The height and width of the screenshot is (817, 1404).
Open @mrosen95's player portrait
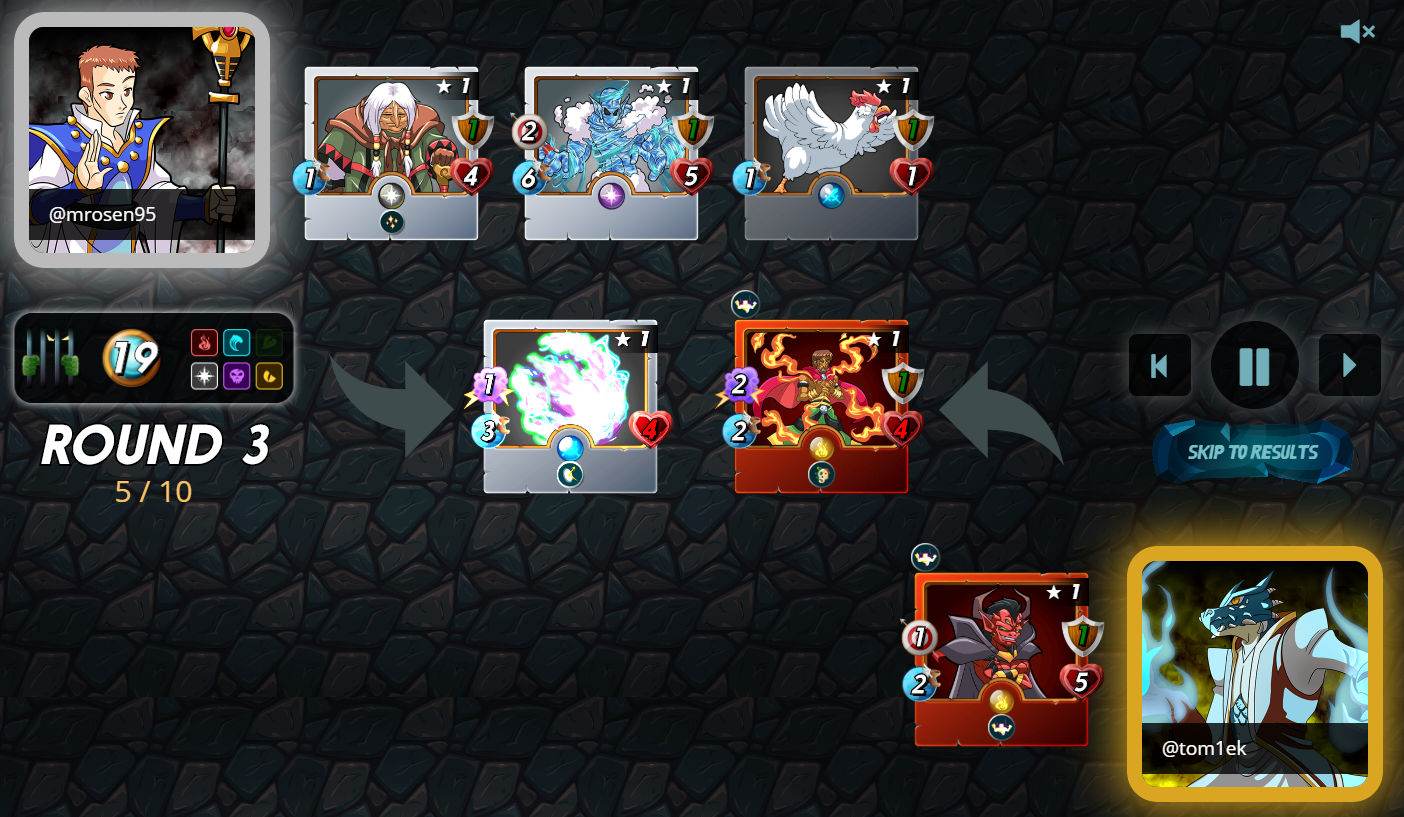tap(141, 135)
